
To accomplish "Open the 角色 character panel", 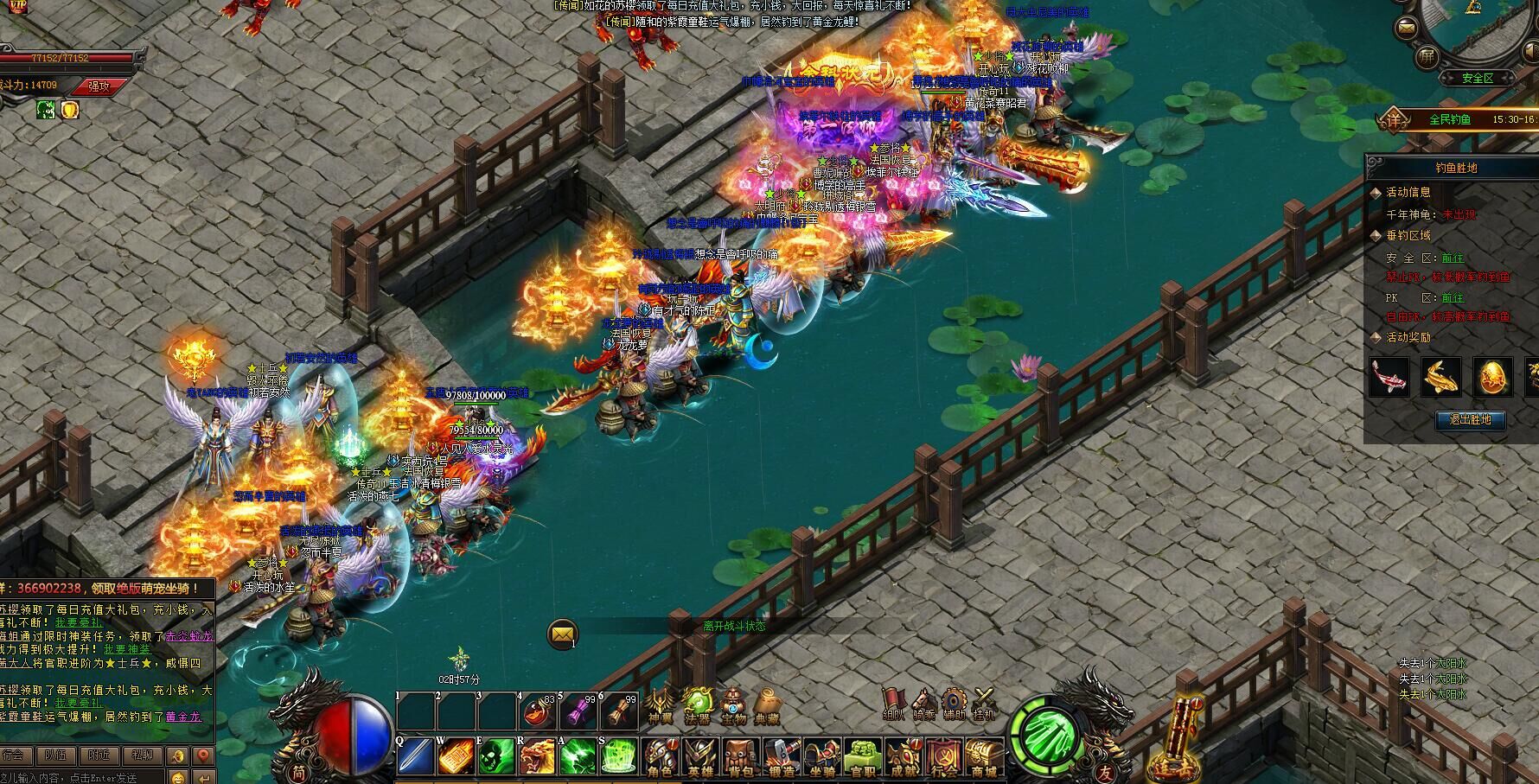I will coord(662,758).
